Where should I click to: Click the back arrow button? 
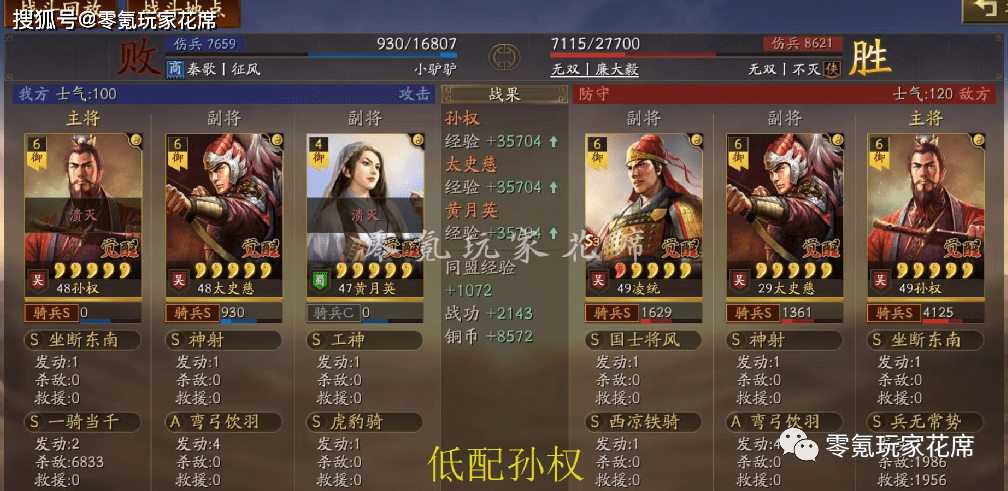coord(984,11)
